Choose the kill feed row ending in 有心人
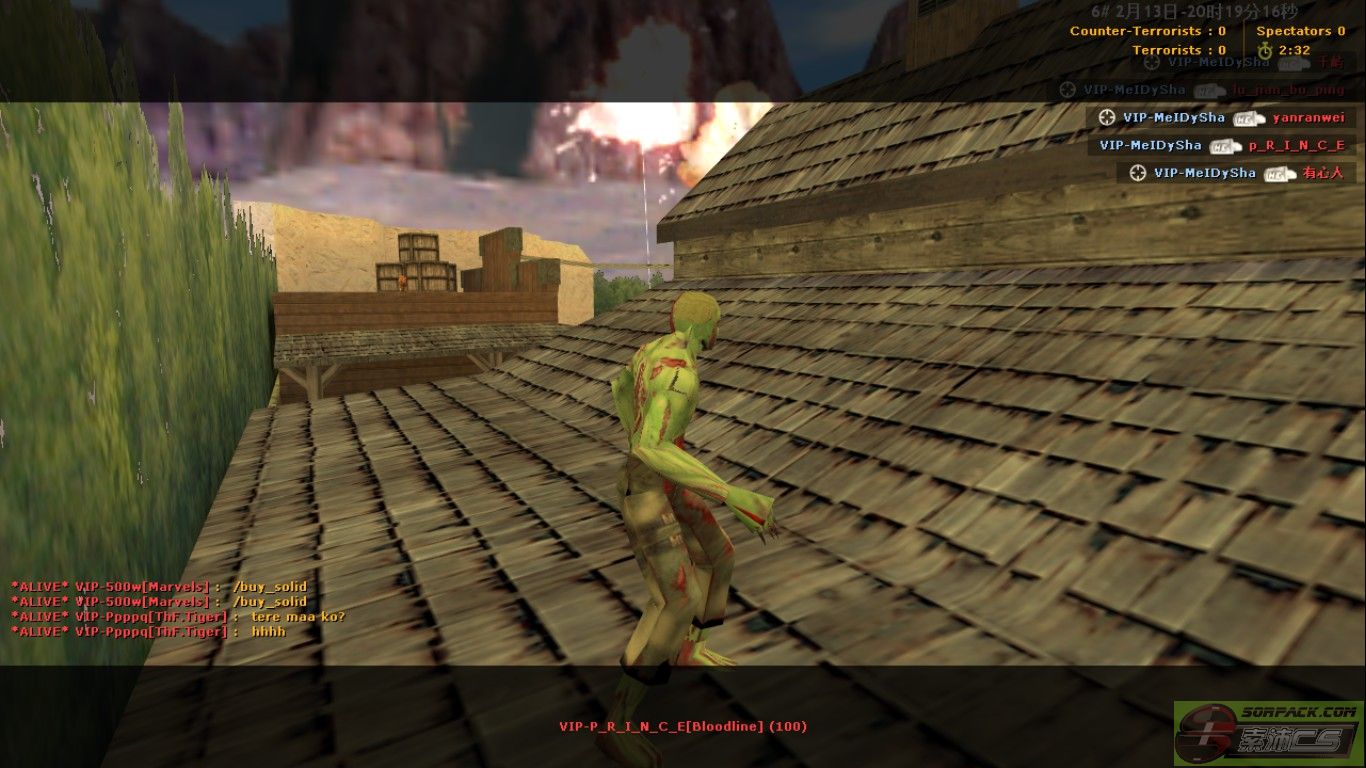Viewport: 1366px width, 768px height. [x=1236, y=173]
